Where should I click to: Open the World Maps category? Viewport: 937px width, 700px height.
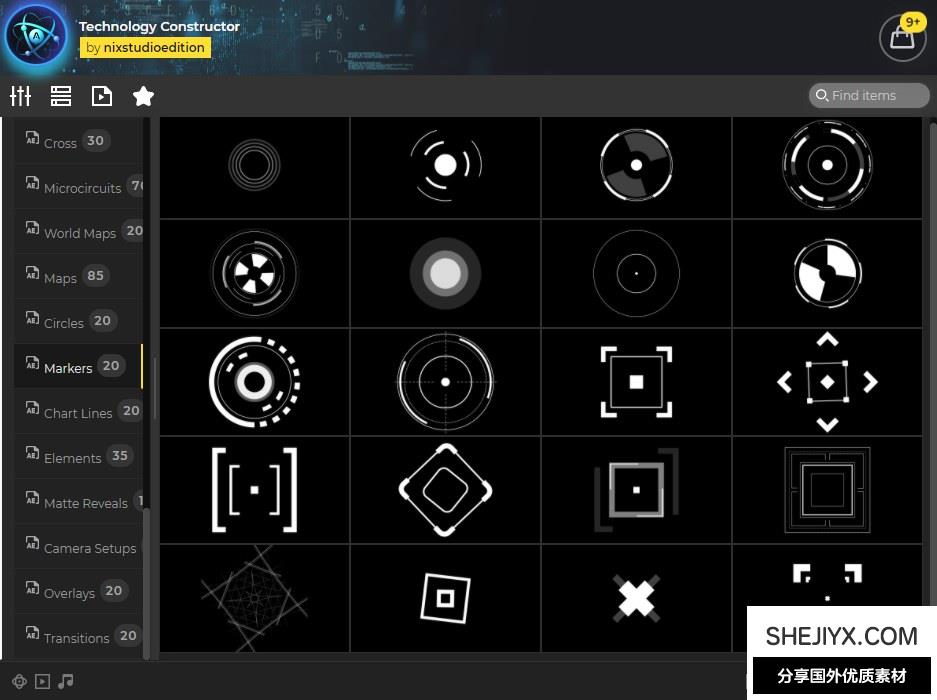click(80, 232)
